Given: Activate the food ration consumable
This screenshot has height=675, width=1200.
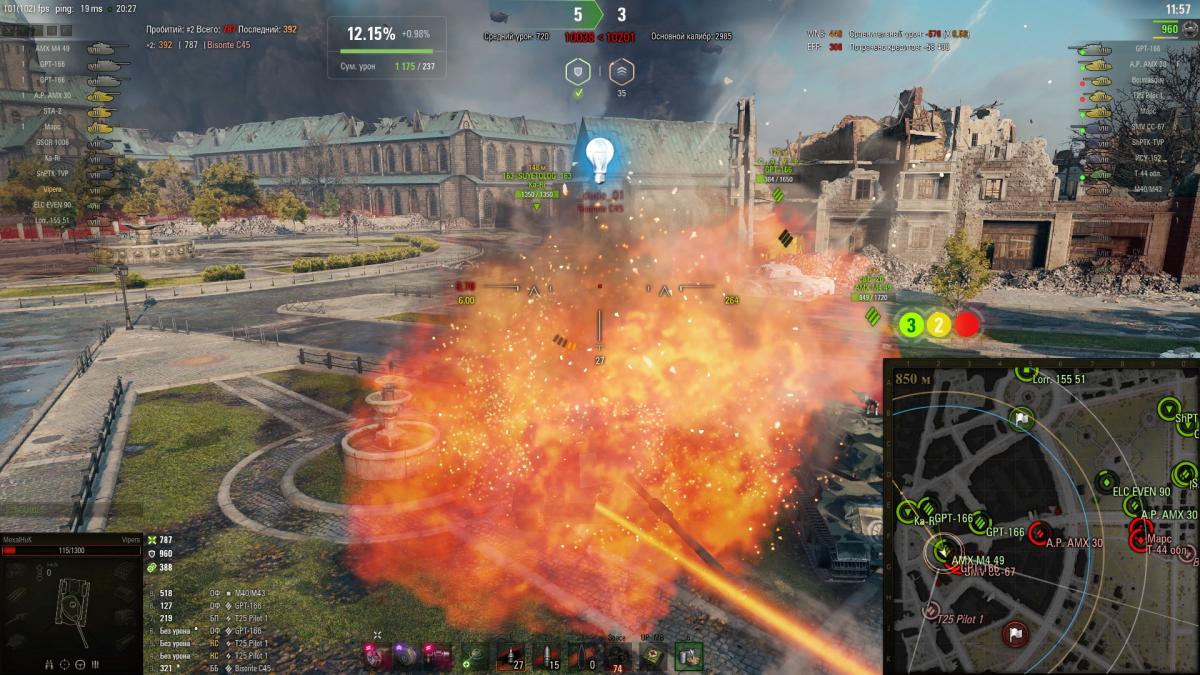Looking at the screenshot, I should click(x=689, y=656).
